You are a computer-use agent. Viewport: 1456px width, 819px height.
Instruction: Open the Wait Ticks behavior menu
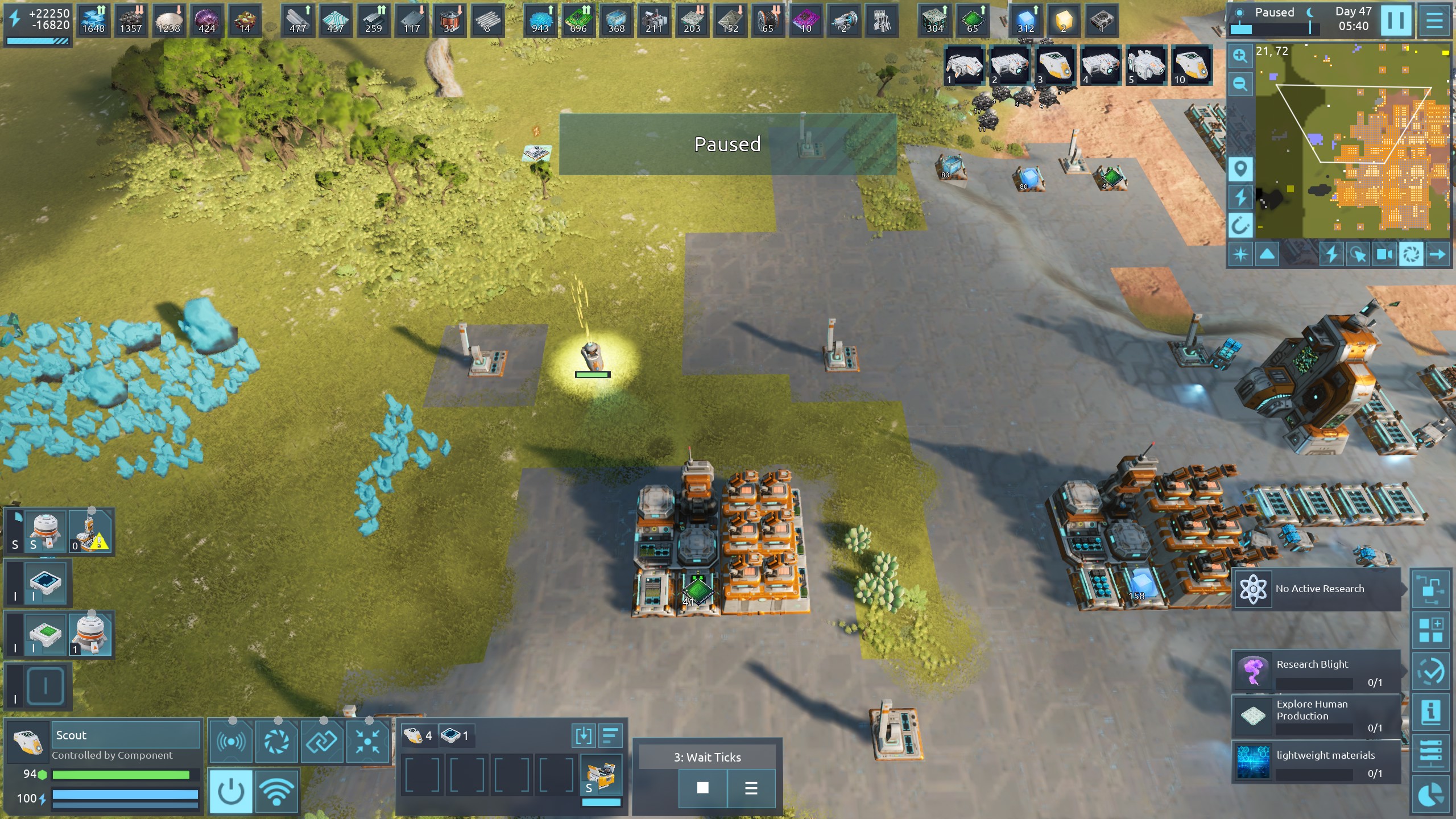tap(751, 788)
